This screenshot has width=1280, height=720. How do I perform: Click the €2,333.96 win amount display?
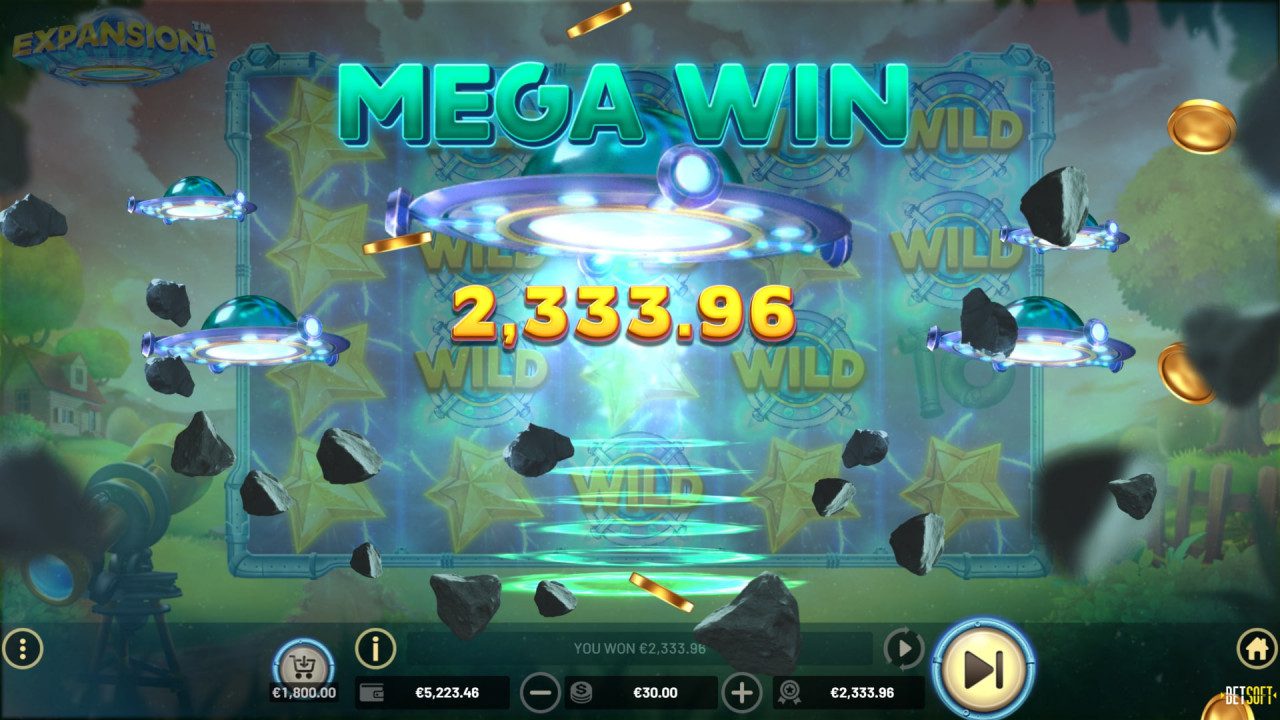pos(860,690)
